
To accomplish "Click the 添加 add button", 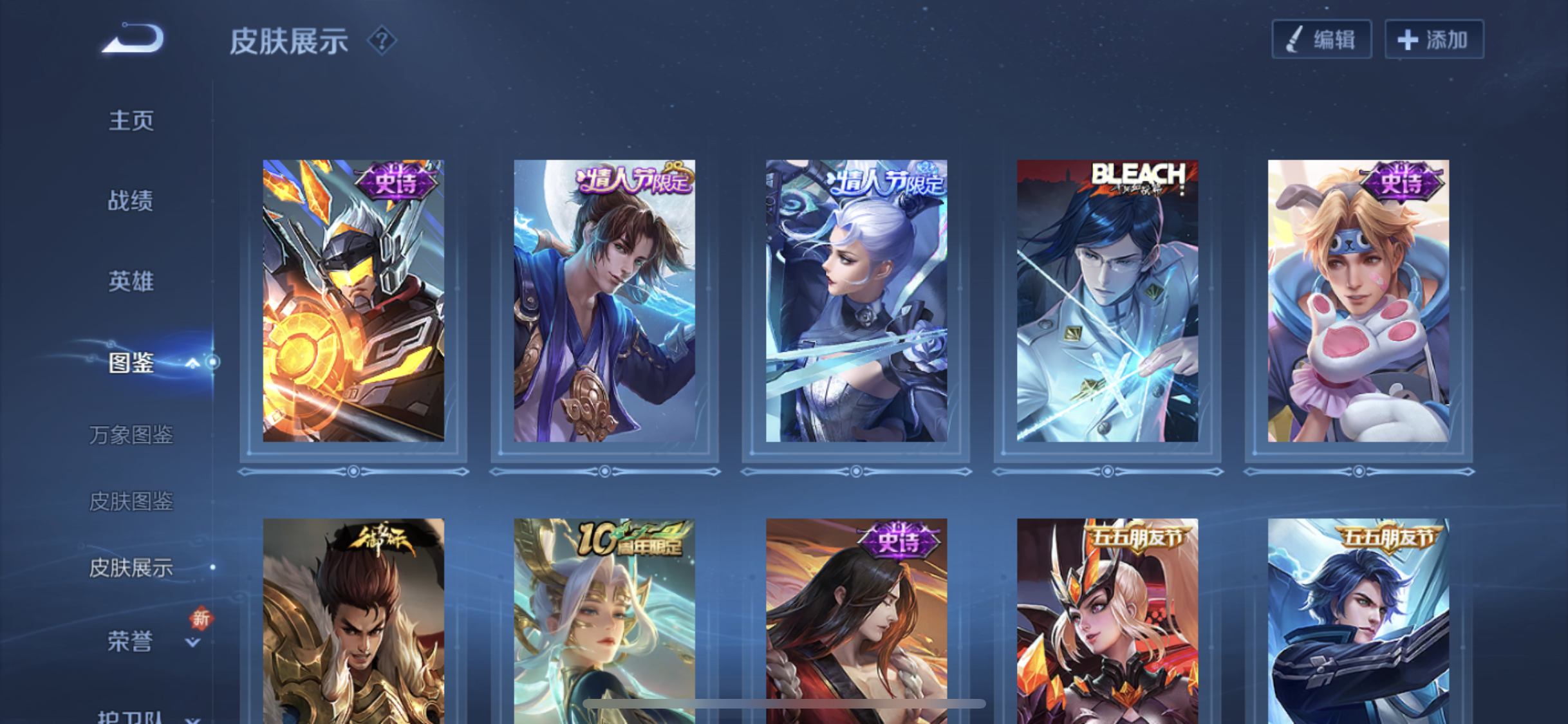I will click(1434, 40).
